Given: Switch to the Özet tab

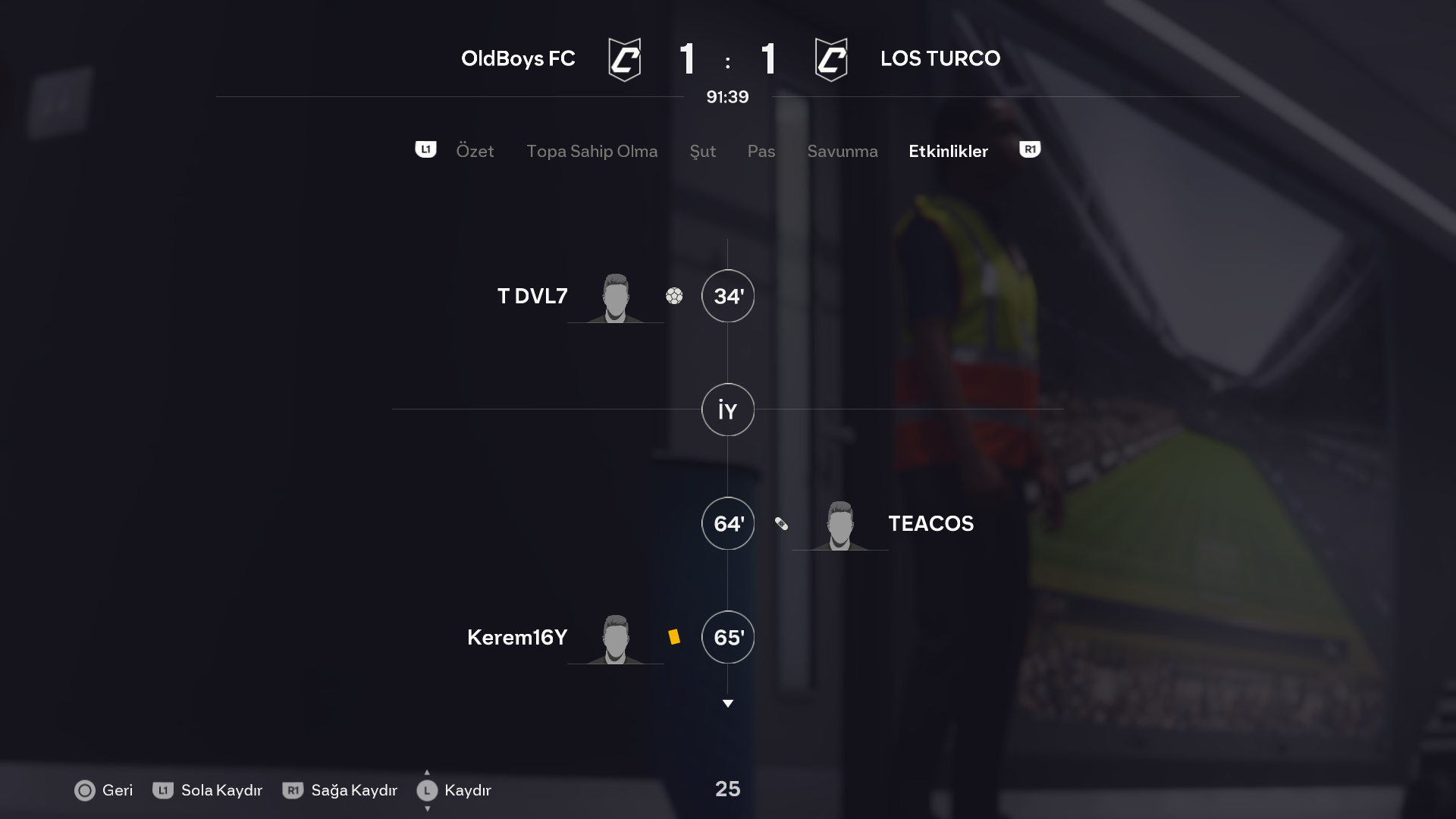Looking at the screenshot, I should tap(475, 151).
